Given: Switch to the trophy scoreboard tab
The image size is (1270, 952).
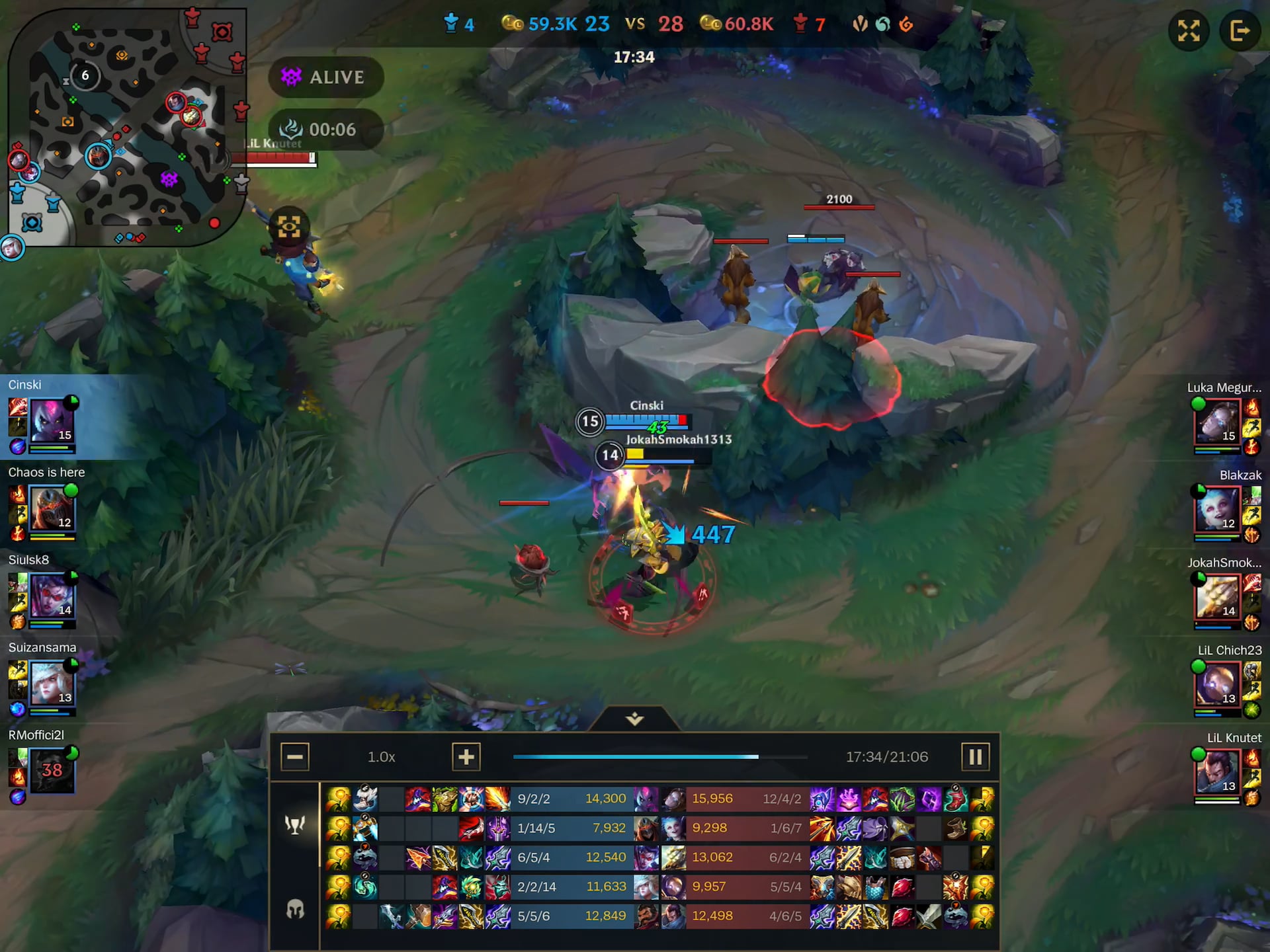Looking at the screenshot, I should click(x=295, y=824).
